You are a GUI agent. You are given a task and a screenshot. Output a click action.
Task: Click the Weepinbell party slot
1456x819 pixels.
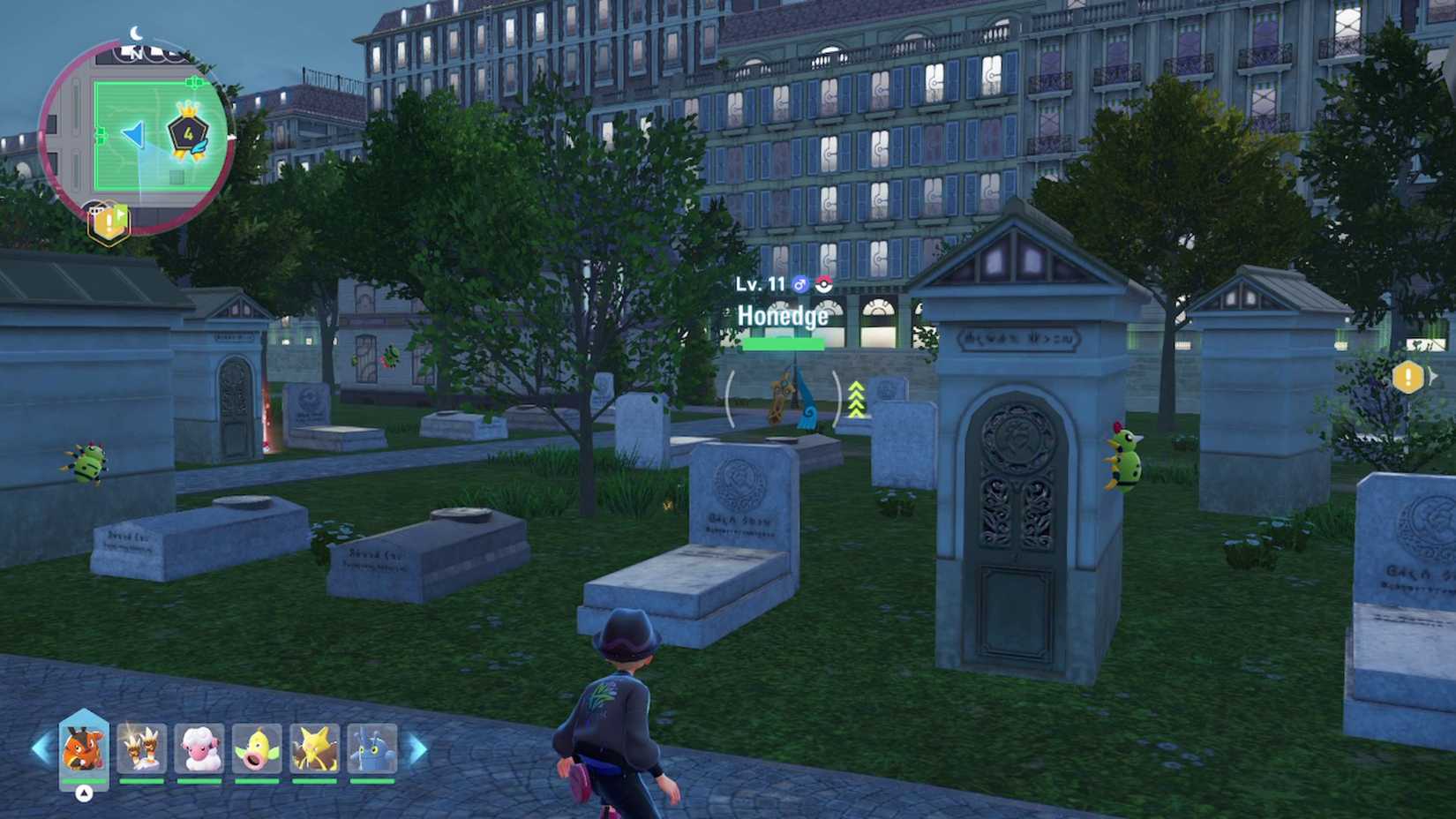[x=258, y=750]
